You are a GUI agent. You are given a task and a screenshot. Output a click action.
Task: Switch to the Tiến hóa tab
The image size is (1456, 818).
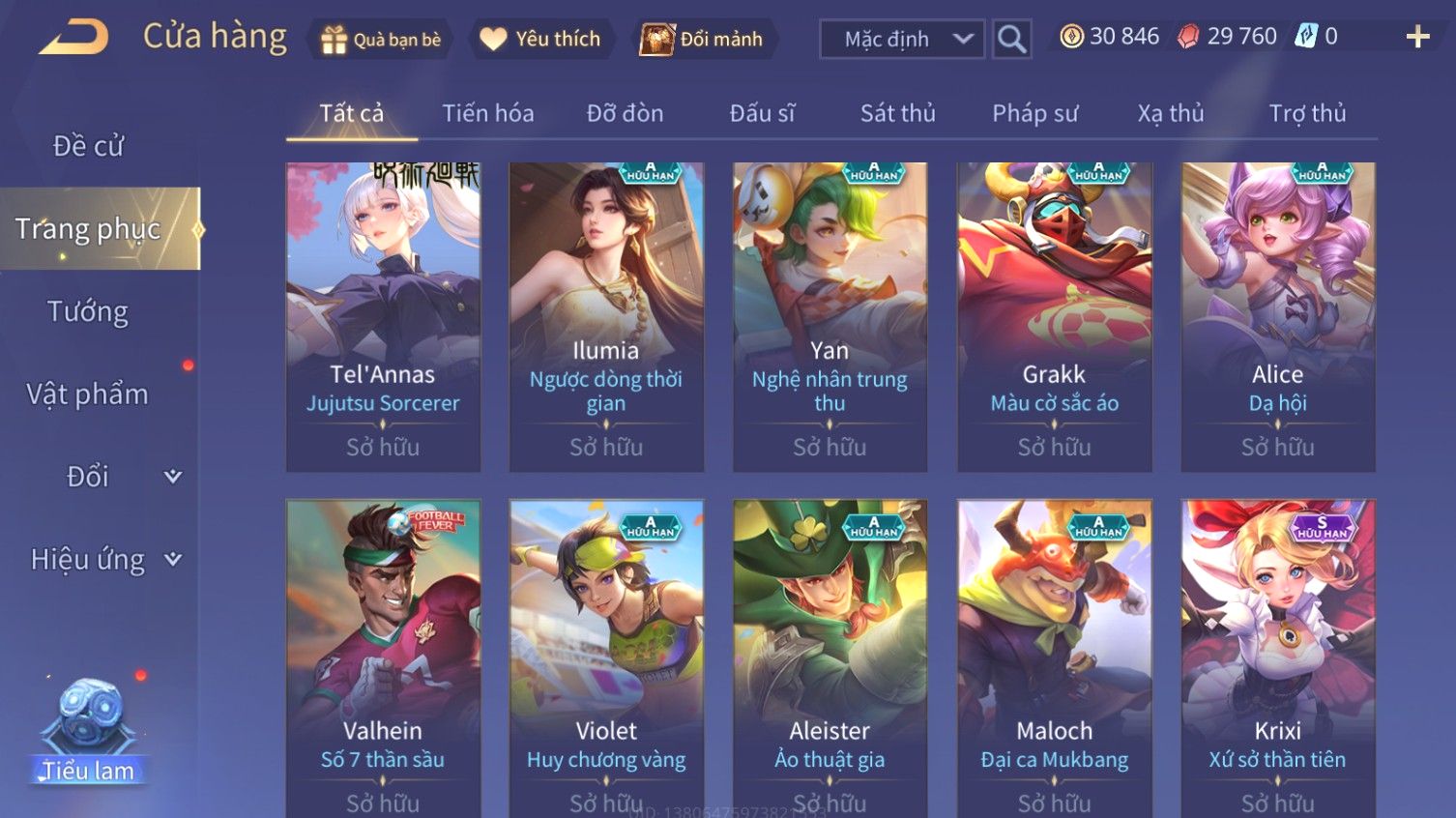(487, 114)
